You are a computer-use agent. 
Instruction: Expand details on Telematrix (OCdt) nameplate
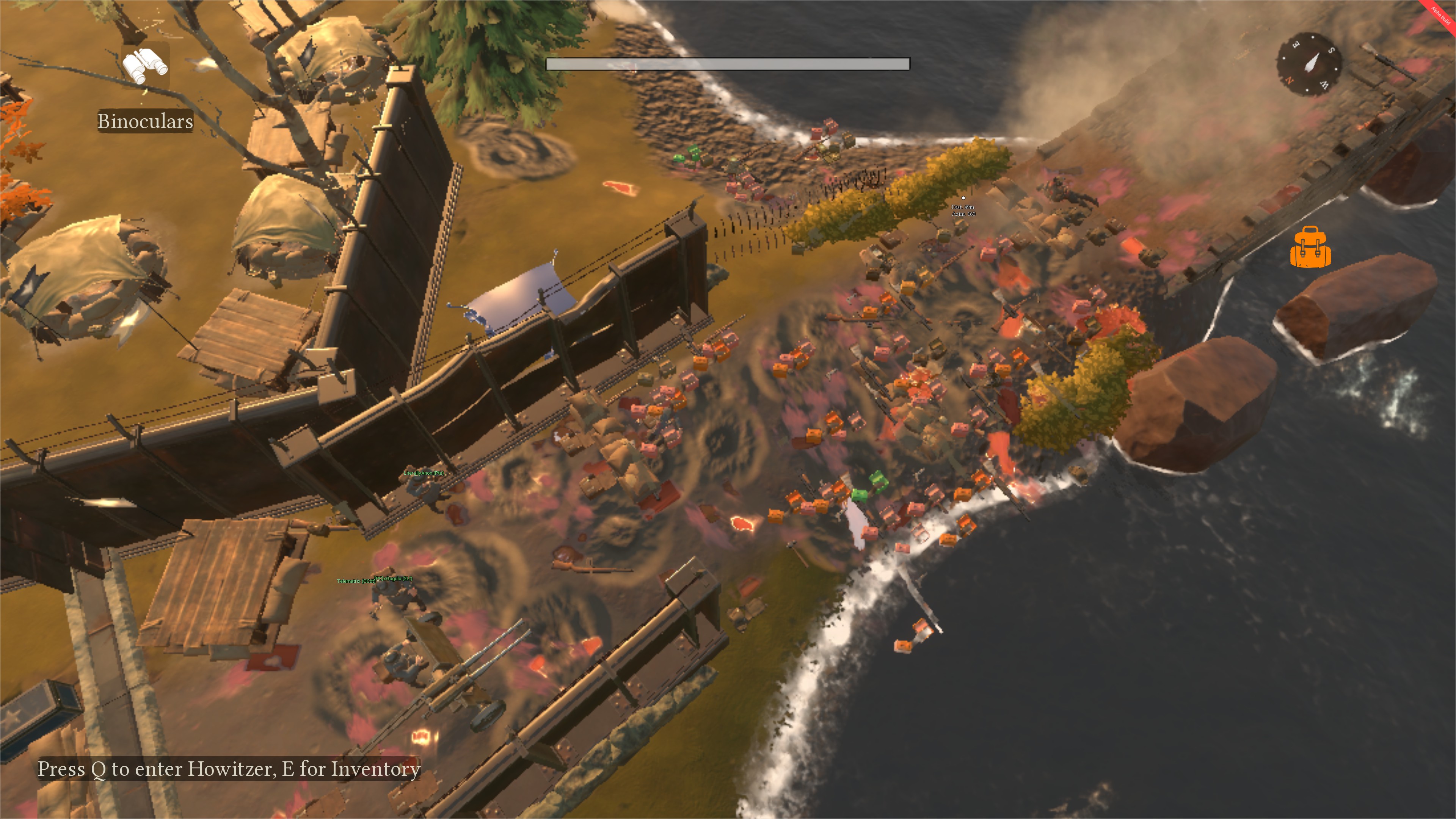point(357,580)
